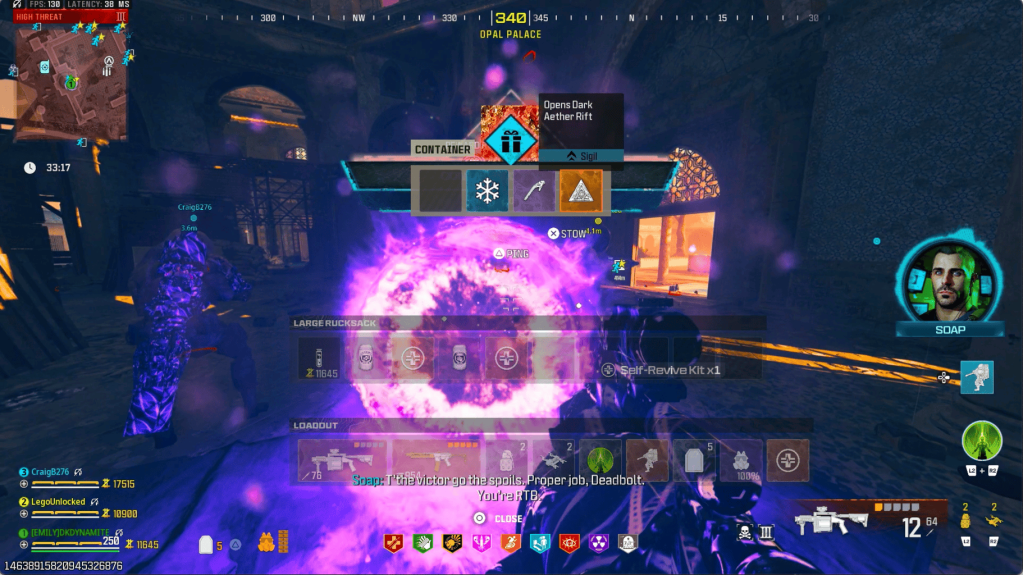Image resolution: width=1023 pixels, height=575 pixels.
Task: Select LegoUnlocked in the squad list
Action: click(58, 502)
